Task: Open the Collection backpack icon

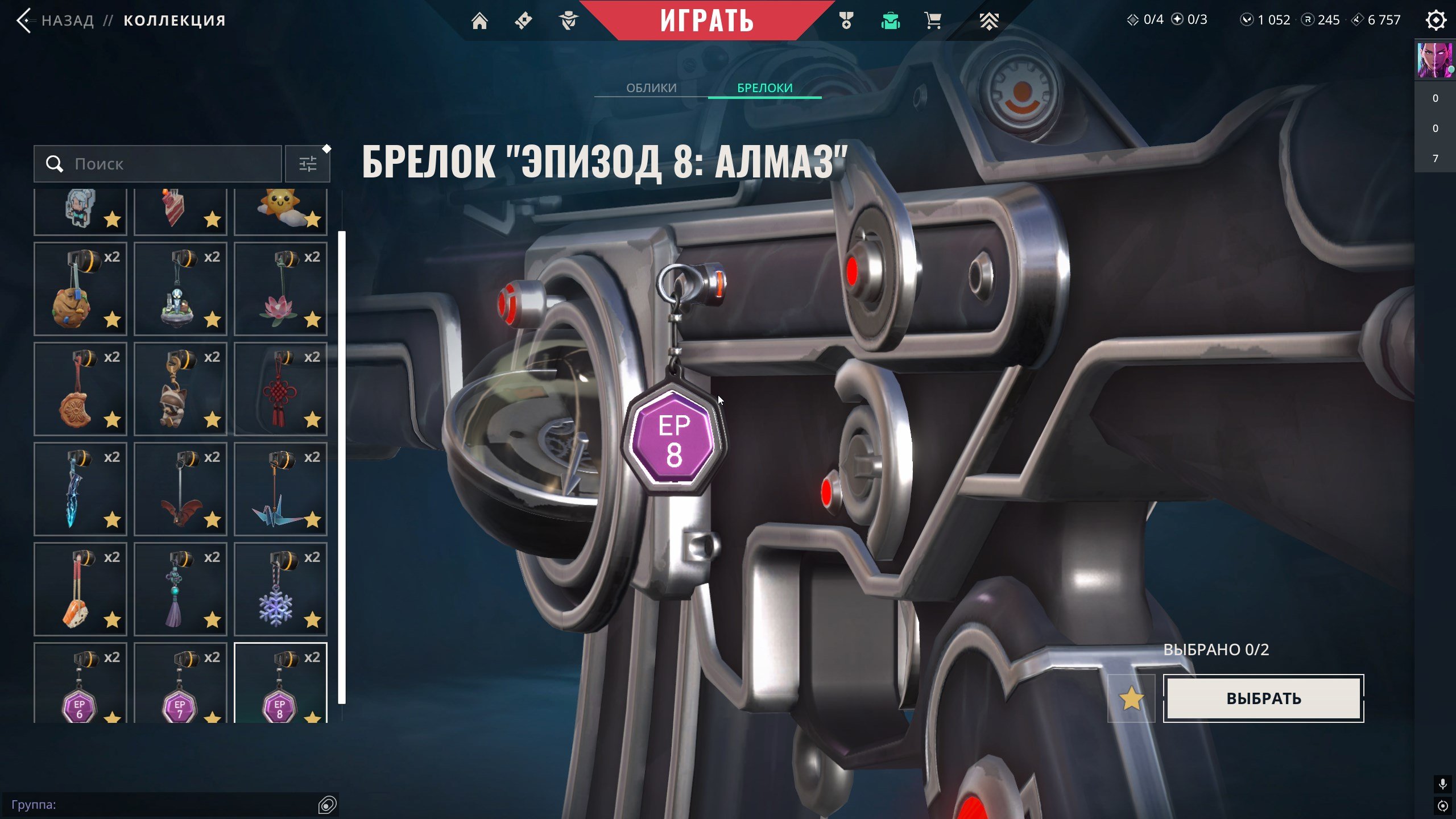Action: click(x=890, y=20)
